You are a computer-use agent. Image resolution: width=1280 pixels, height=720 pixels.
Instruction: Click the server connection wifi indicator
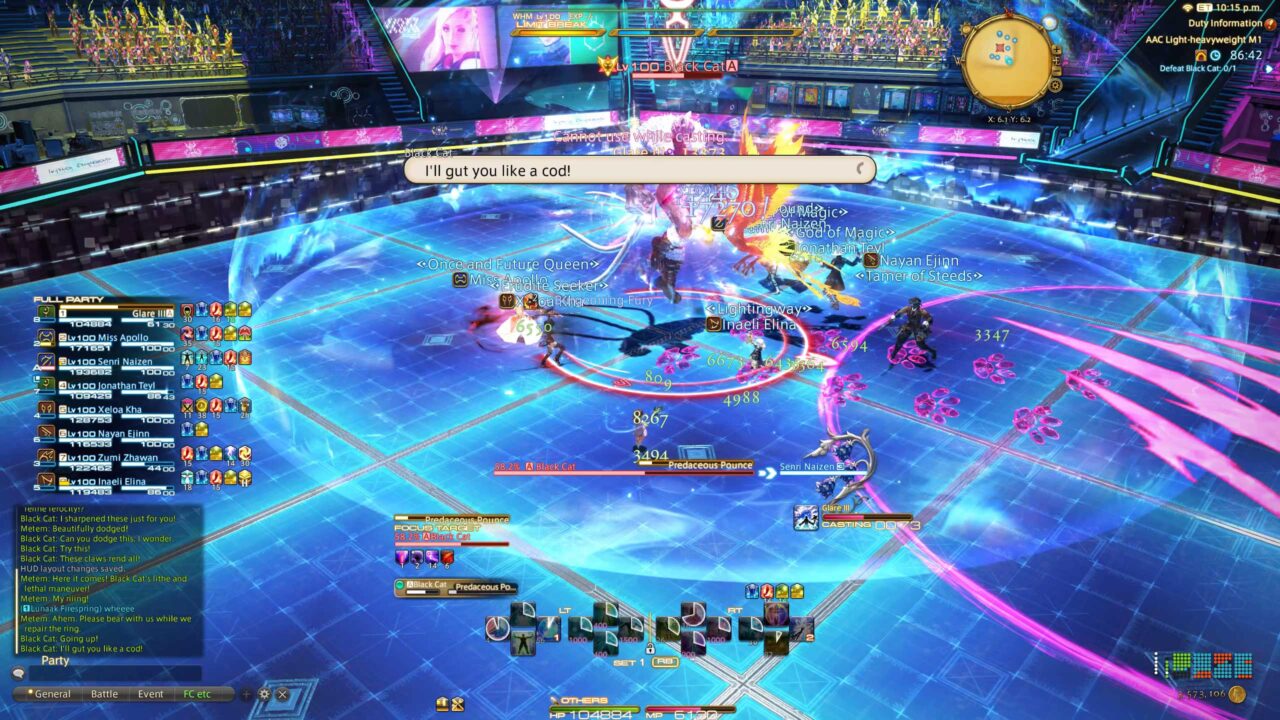click(1186, 8)
